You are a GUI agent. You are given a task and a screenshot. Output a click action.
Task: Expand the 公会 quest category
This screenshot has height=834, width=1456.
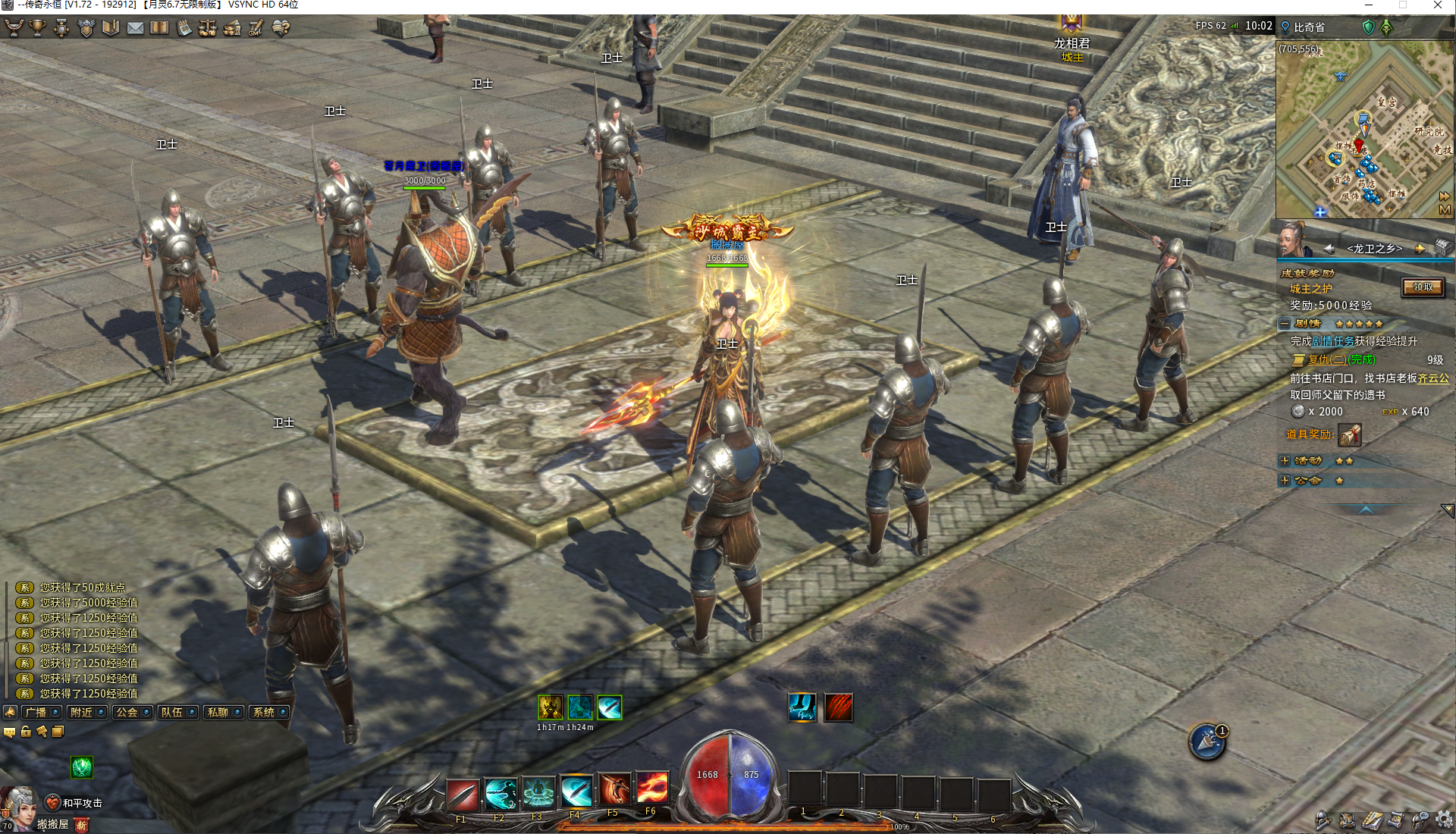(1285, 481)
